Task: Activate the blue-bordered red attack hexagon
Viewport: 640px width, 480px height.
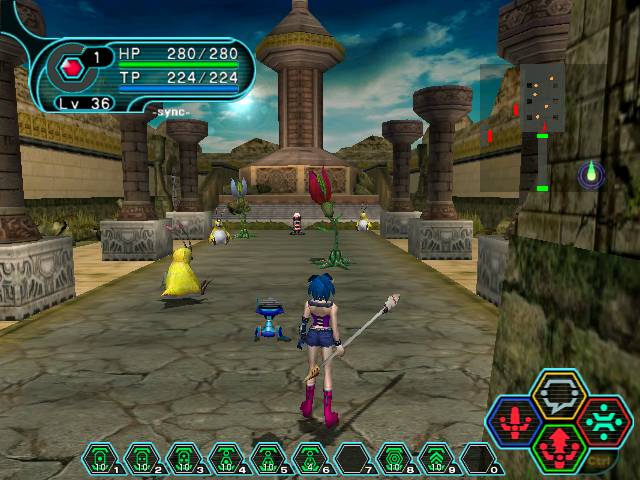Action: pos(516,420)
